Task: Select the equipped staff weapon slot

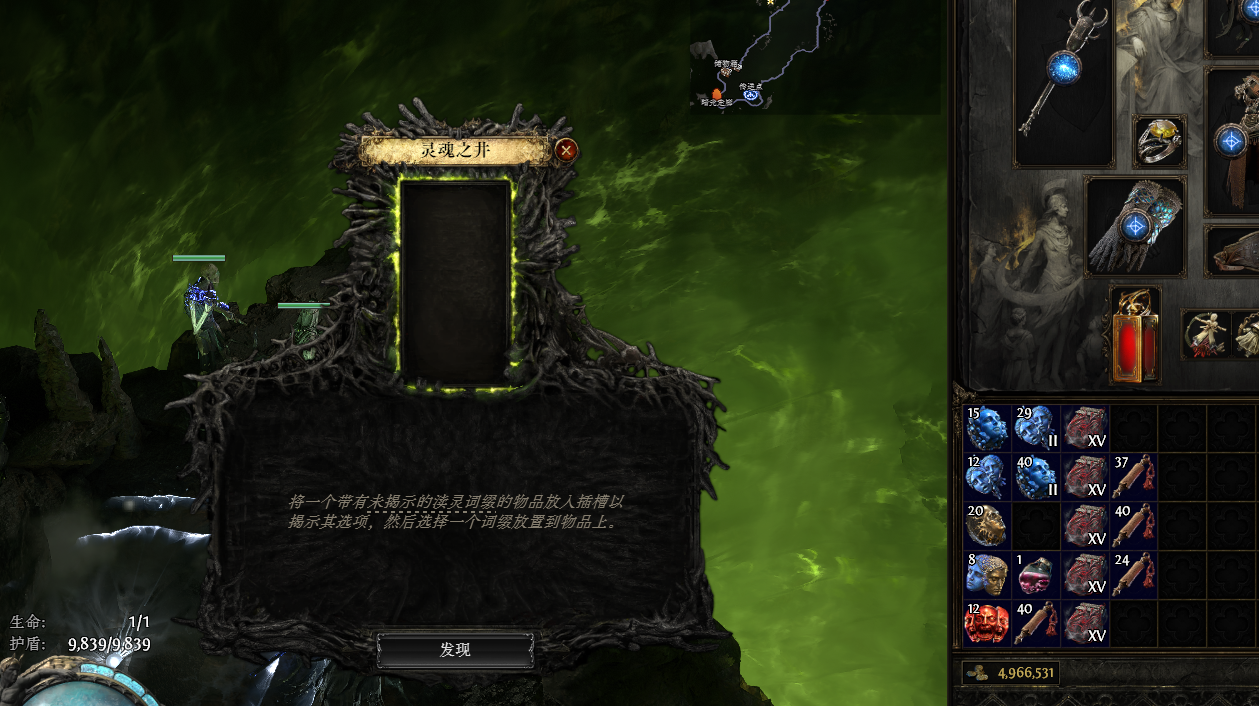Action: tap(1063, 82)
